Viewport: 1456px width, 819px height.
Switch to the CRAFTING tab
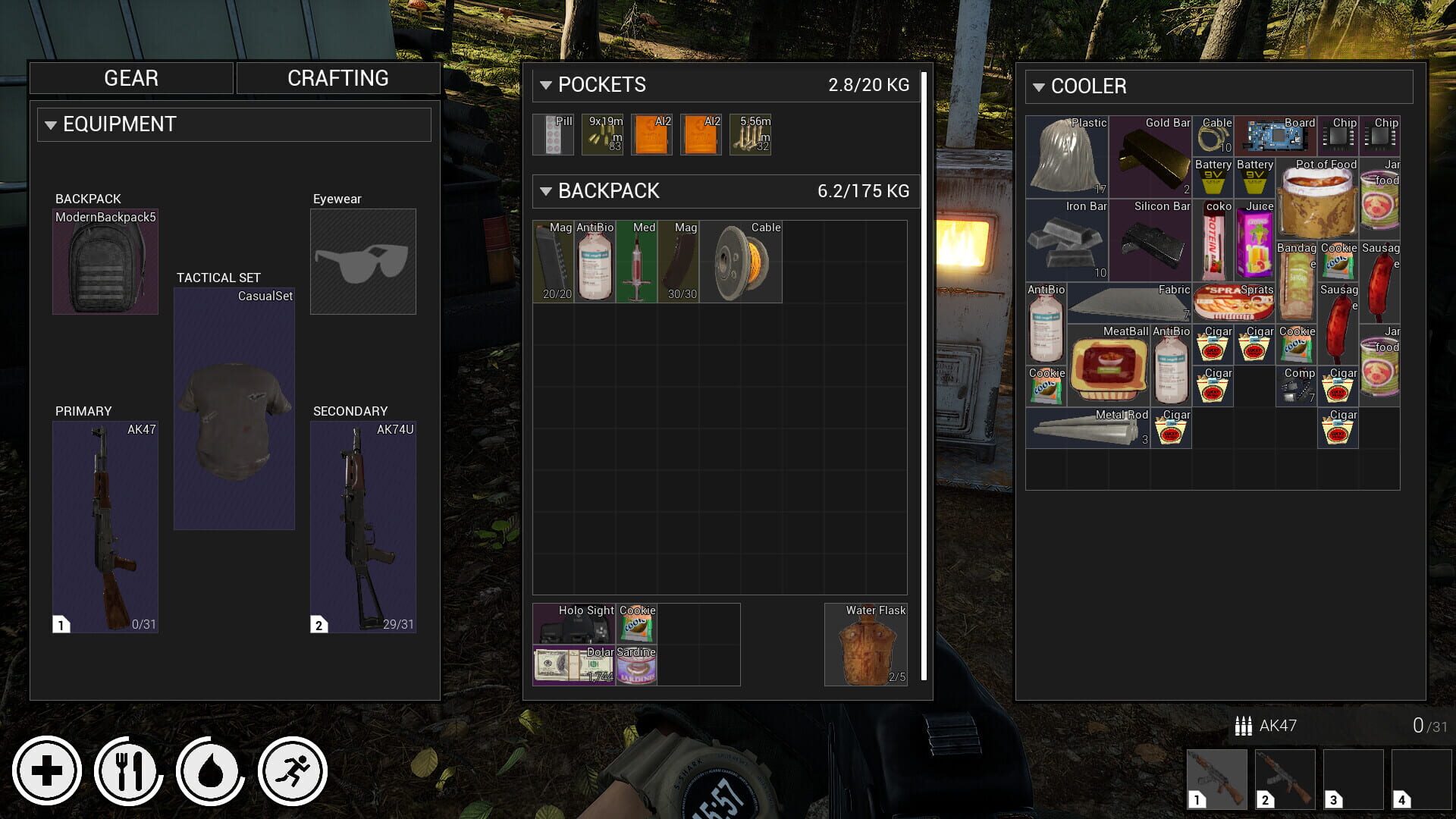click(x=337, y=77)
